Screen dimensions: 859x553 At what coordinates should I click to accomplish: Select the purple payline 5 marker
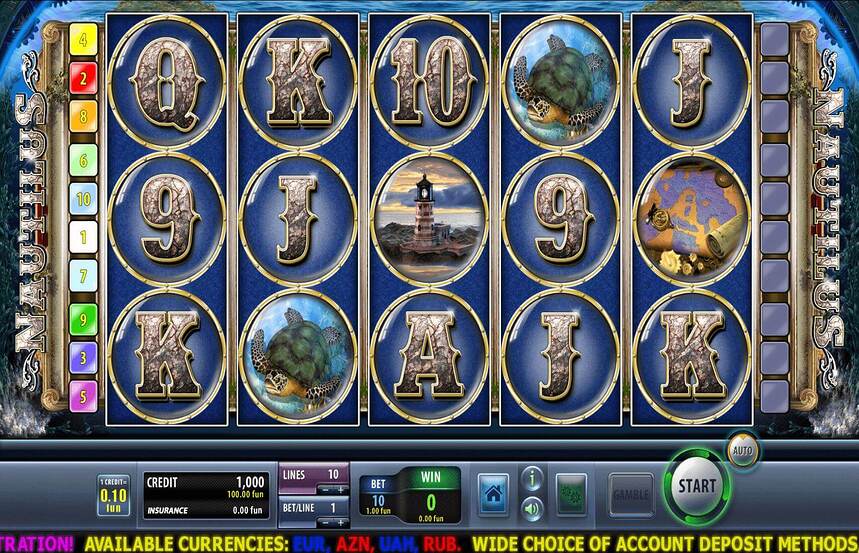click(x=82, y=394)
